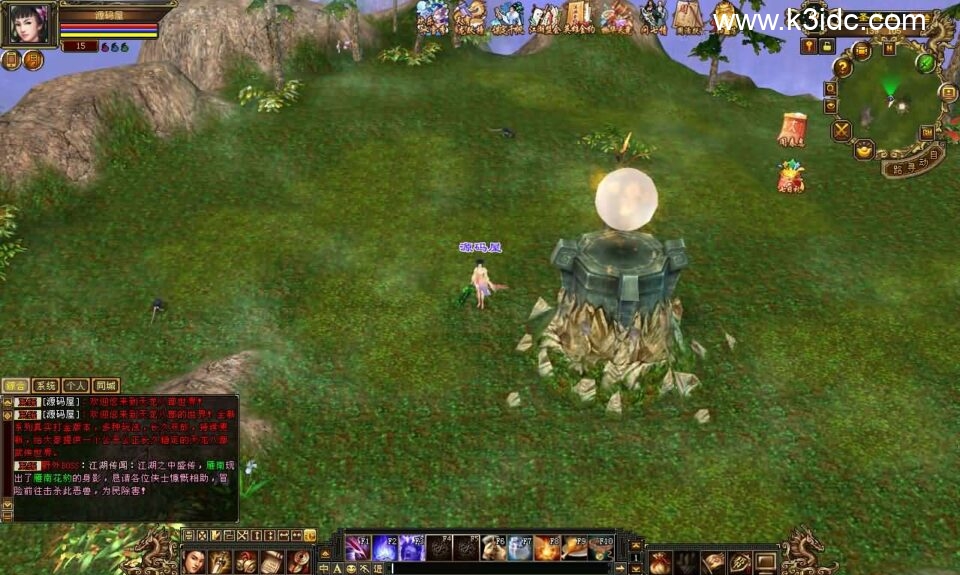960x575 pixels.
Task: Open the circular minimap
Action: coord(888,100)
